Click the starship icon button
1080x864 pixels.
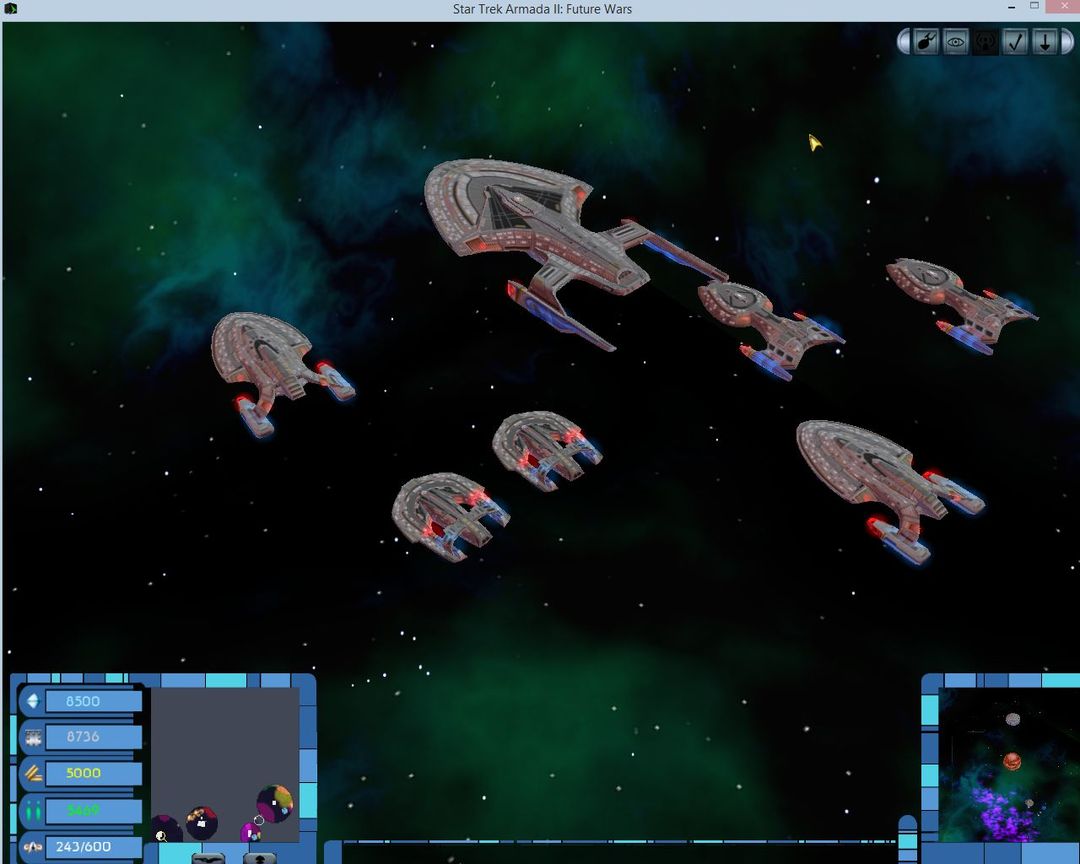927,43
